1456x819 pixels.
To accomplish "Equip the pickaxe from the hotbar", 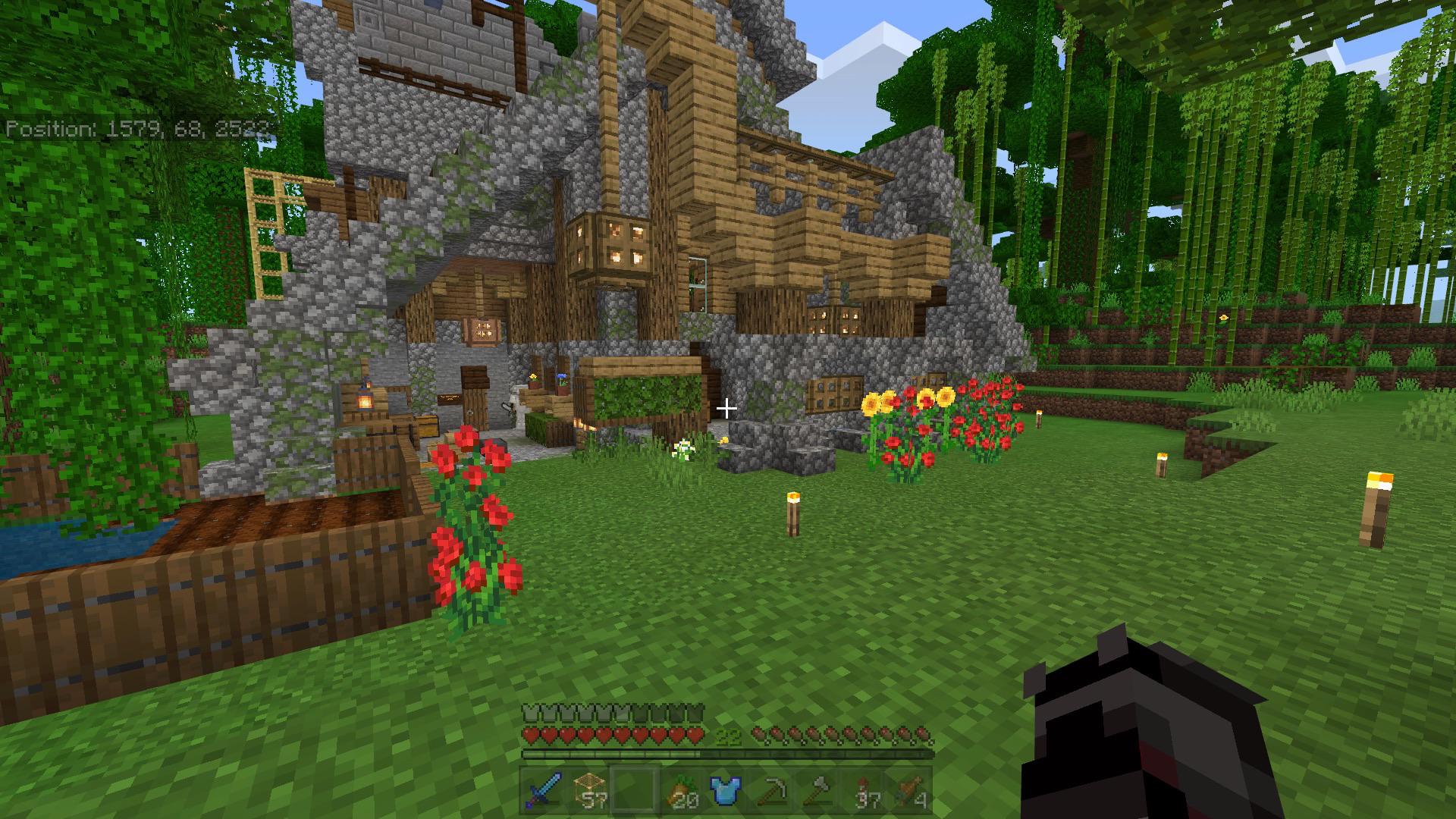I will (x=773, y=791).
